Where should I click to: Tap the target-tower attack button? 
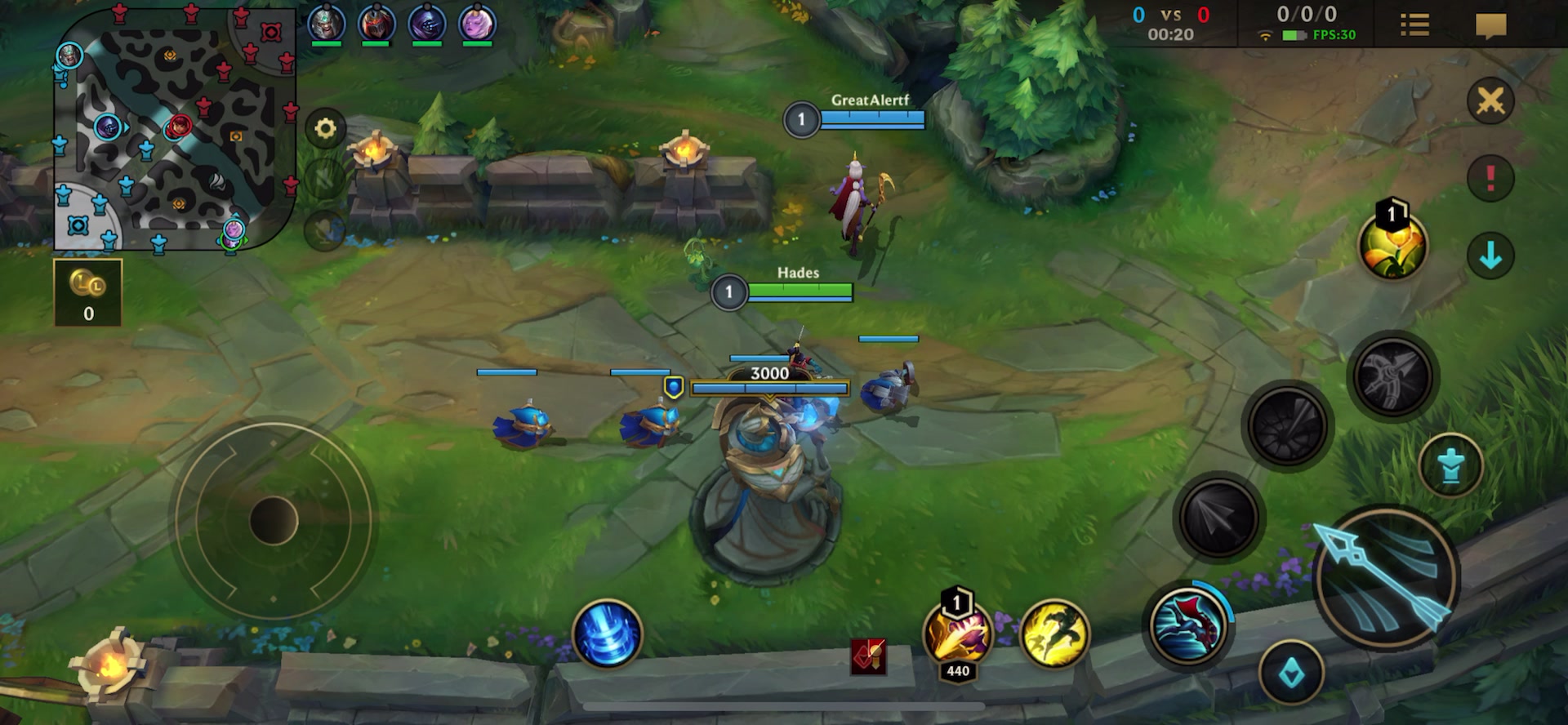(1450, 465)
